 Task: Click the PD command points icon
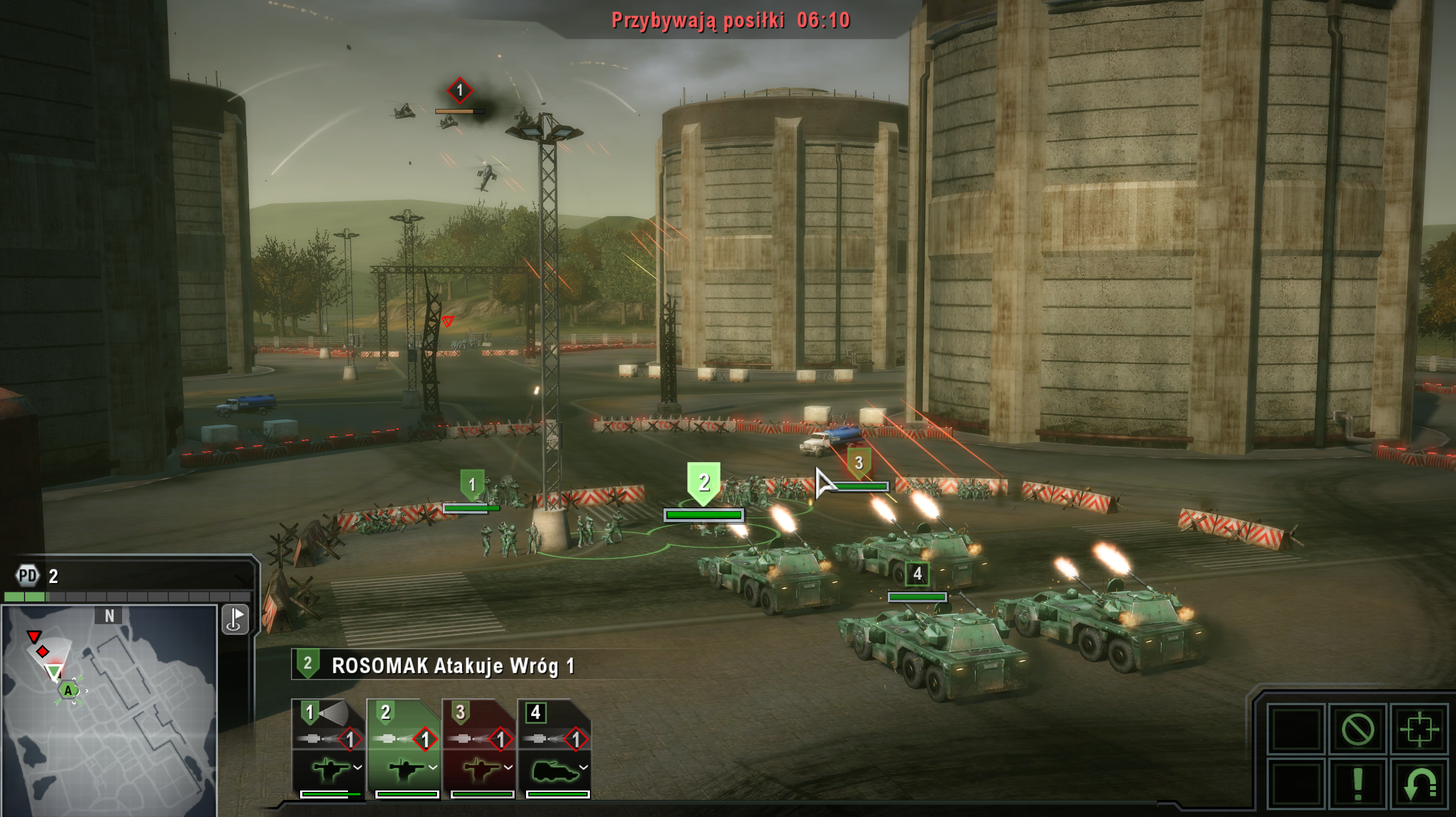click(x=27, y=576)
